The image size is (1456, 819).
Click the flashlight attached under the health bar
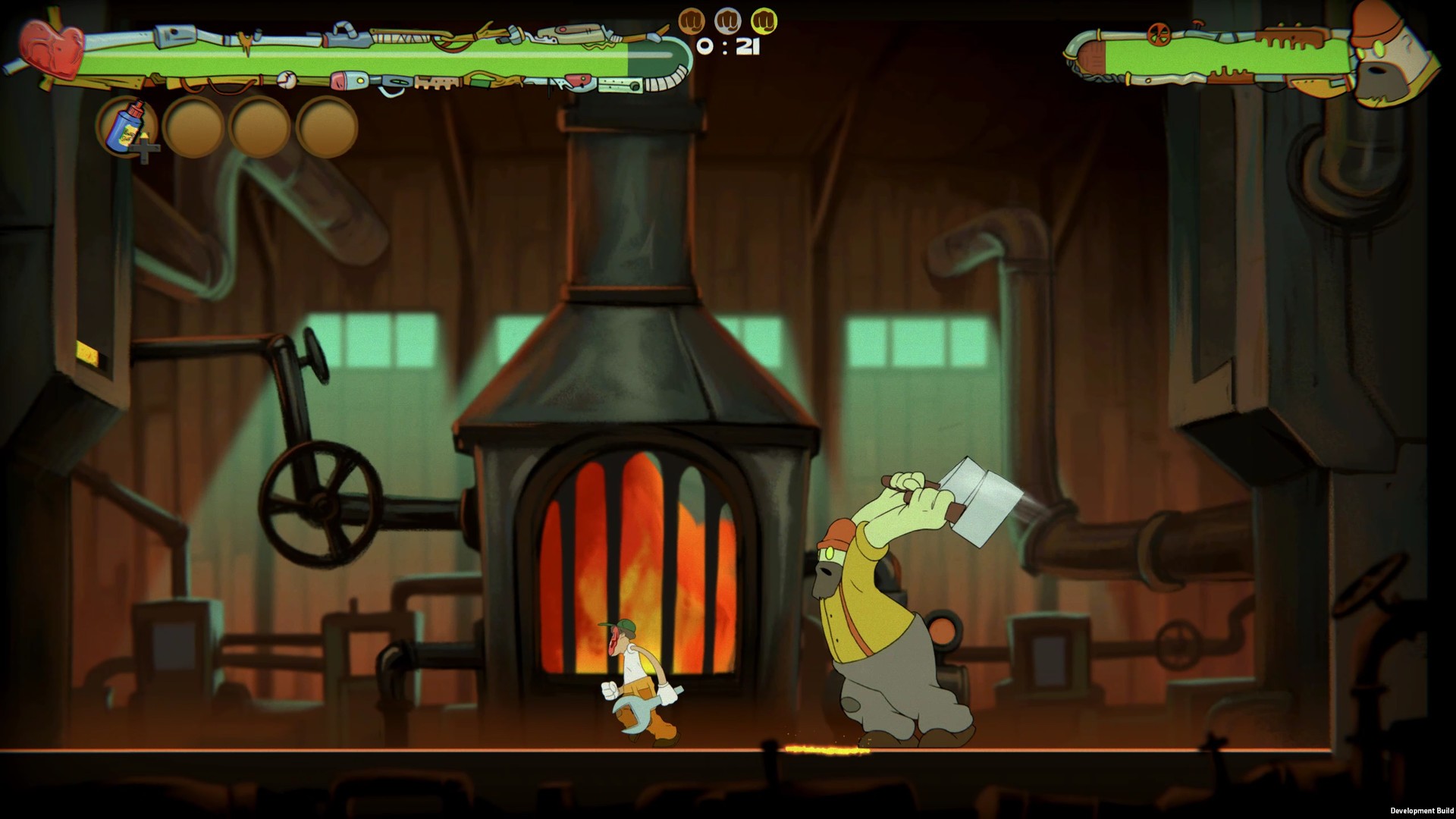pos(350,80)
